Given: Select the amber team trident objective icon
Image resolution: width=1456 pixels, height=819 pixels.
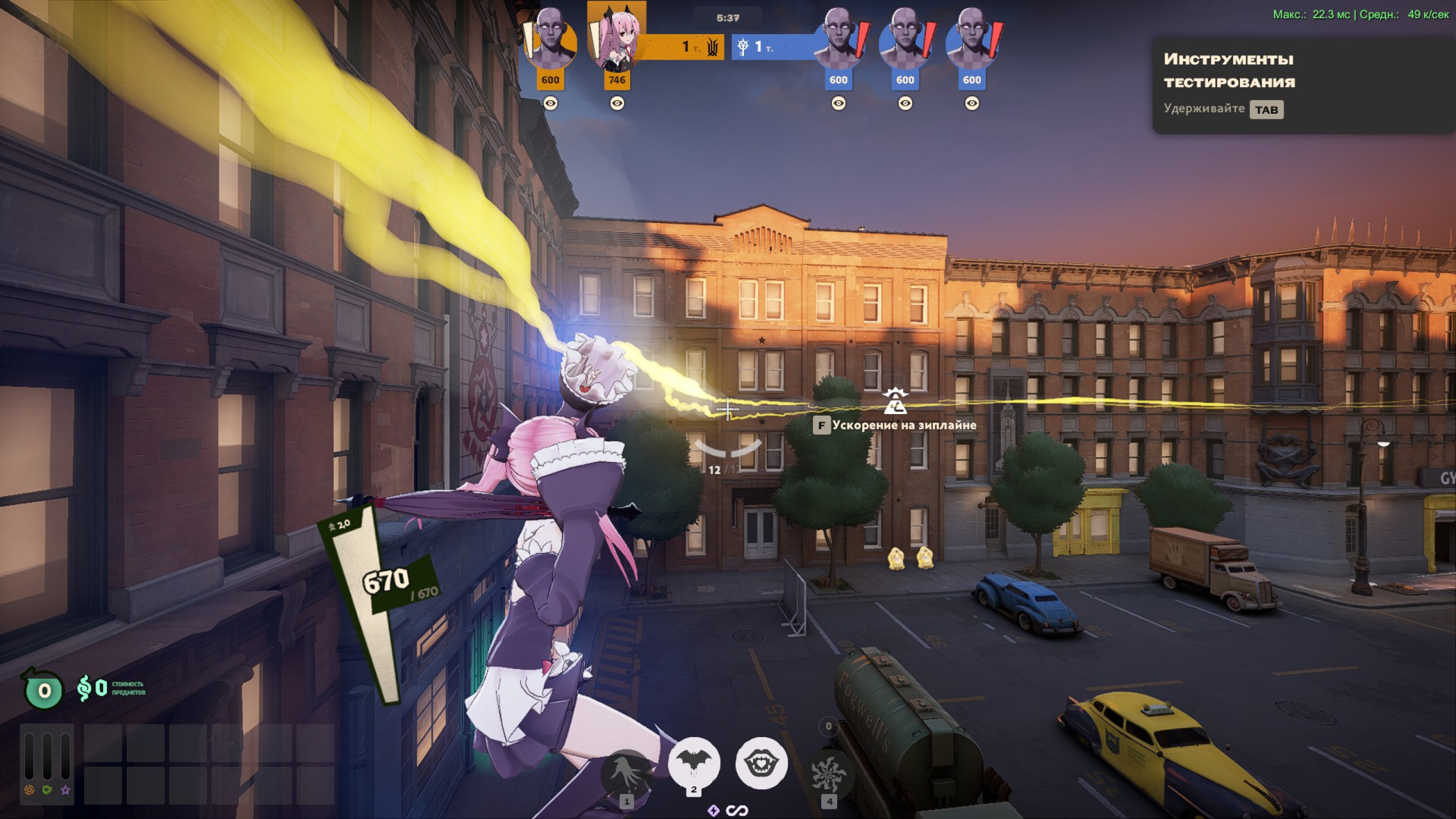Looking at the screenshot, I should pyautogui.click(x=713, y=47).
